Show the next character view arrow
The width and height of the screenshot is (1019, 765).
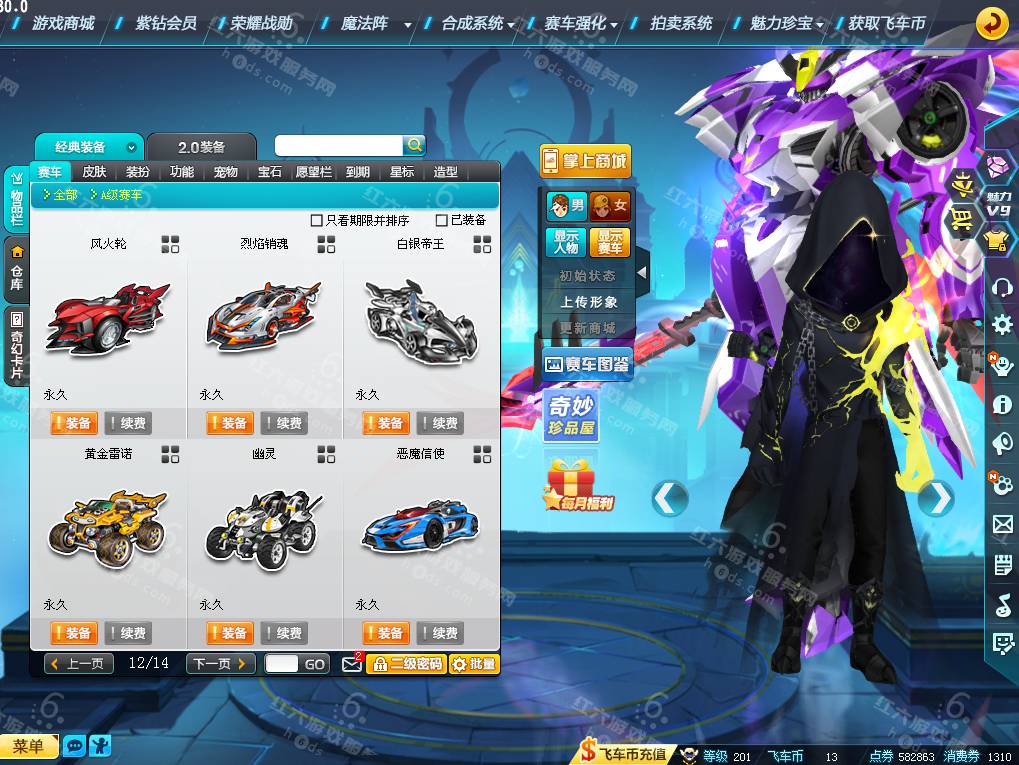936,498
